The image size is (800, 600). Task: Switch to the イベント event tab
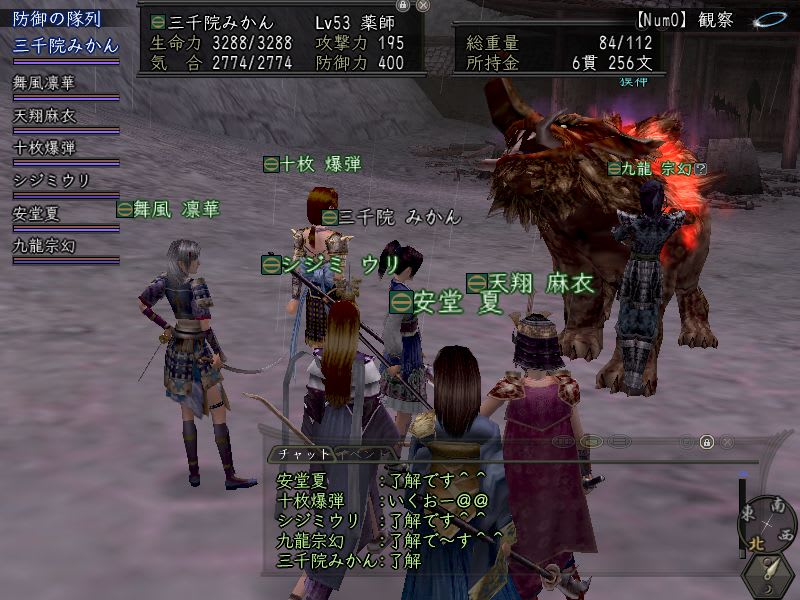358,453
